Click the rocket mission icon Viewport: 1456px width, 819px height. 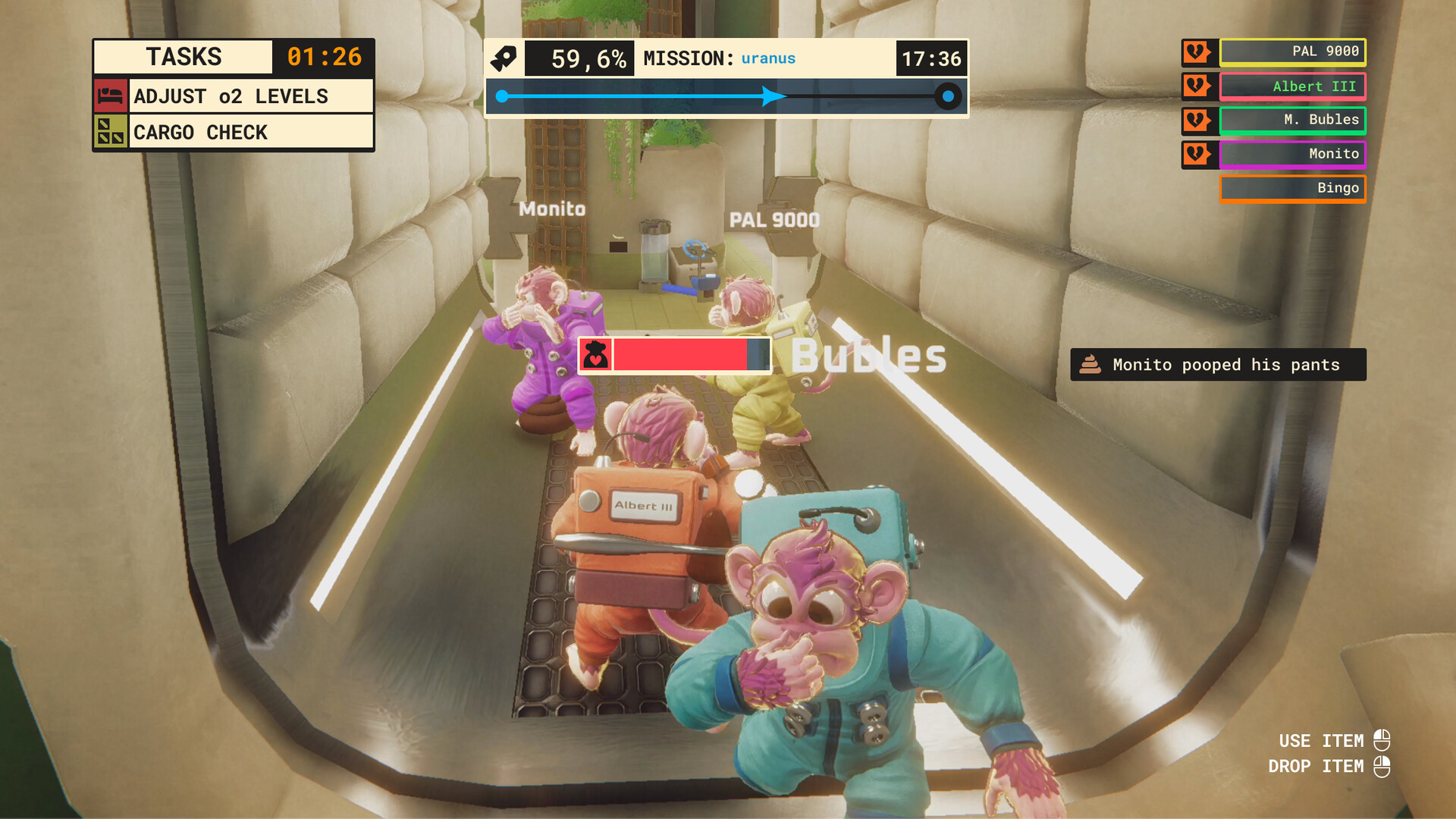coord(504,58)
